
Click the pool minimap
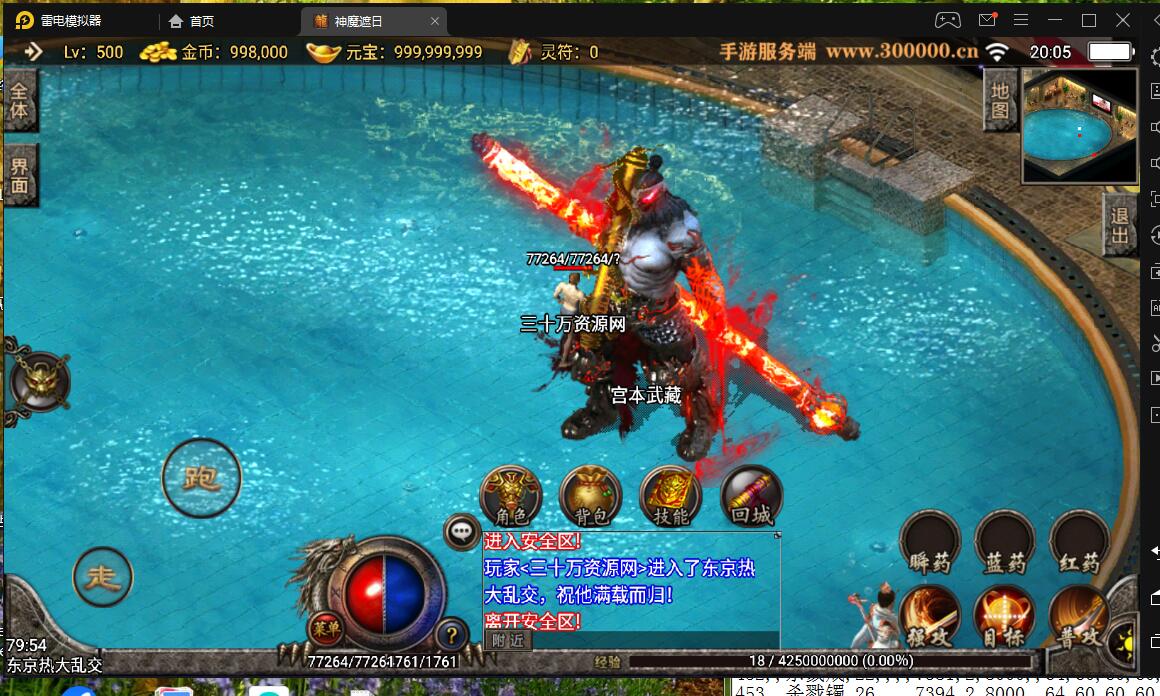[1079, 126]
